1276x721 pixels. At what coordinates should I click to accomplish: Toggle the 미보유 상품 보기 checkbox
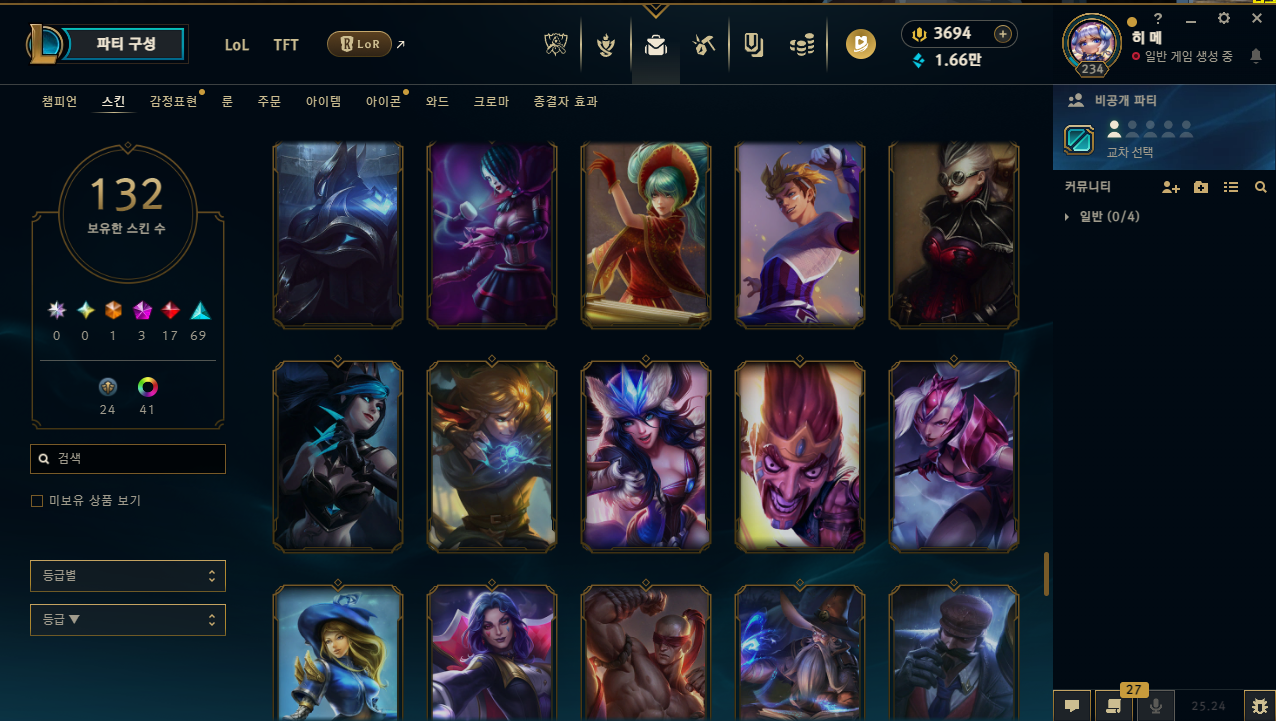tap(37, 500)
